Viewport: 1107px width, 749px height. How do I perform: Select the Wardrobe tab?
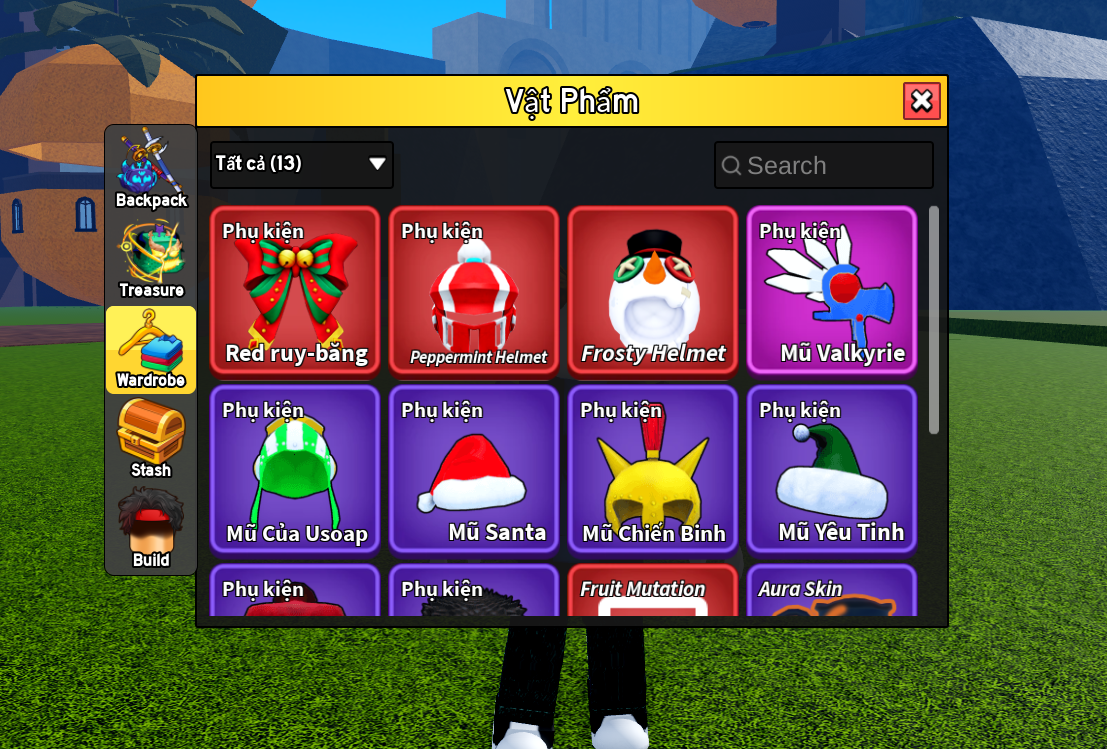(x=151, y=348)
